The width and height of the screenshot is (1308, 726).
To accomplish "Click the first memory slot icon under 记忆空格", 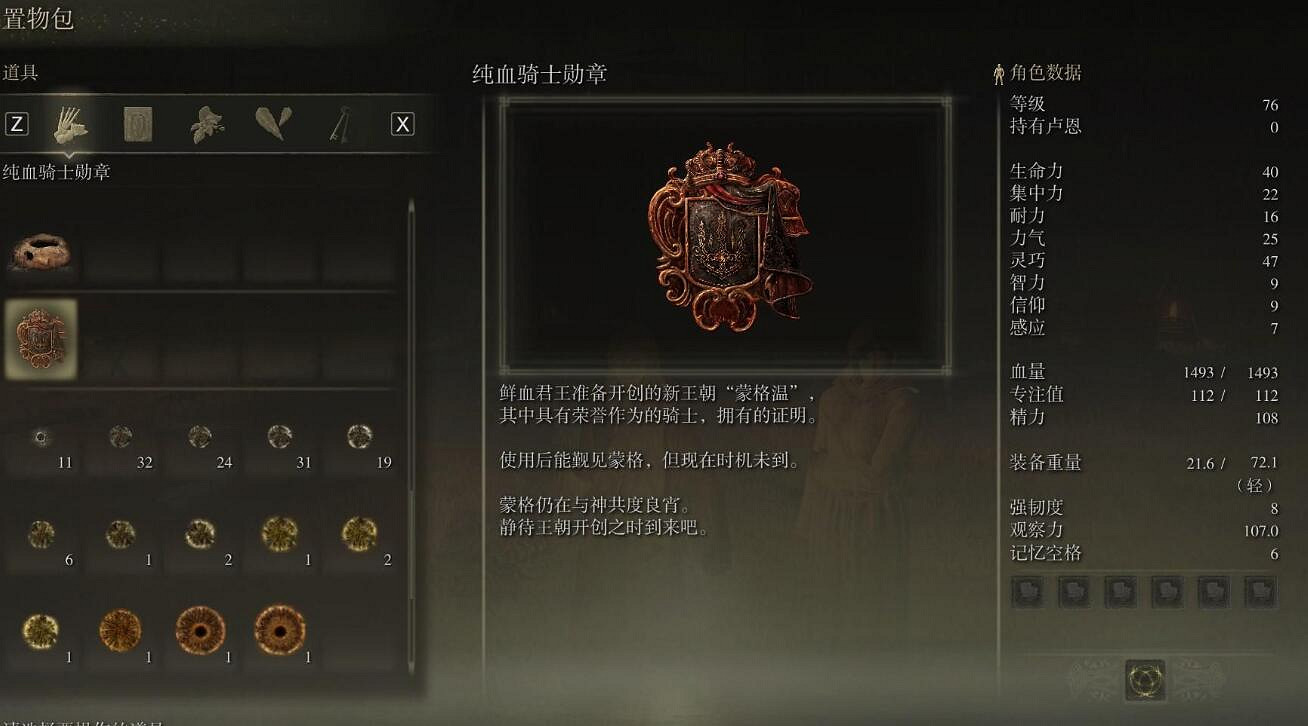I will tap(1028, 592).
